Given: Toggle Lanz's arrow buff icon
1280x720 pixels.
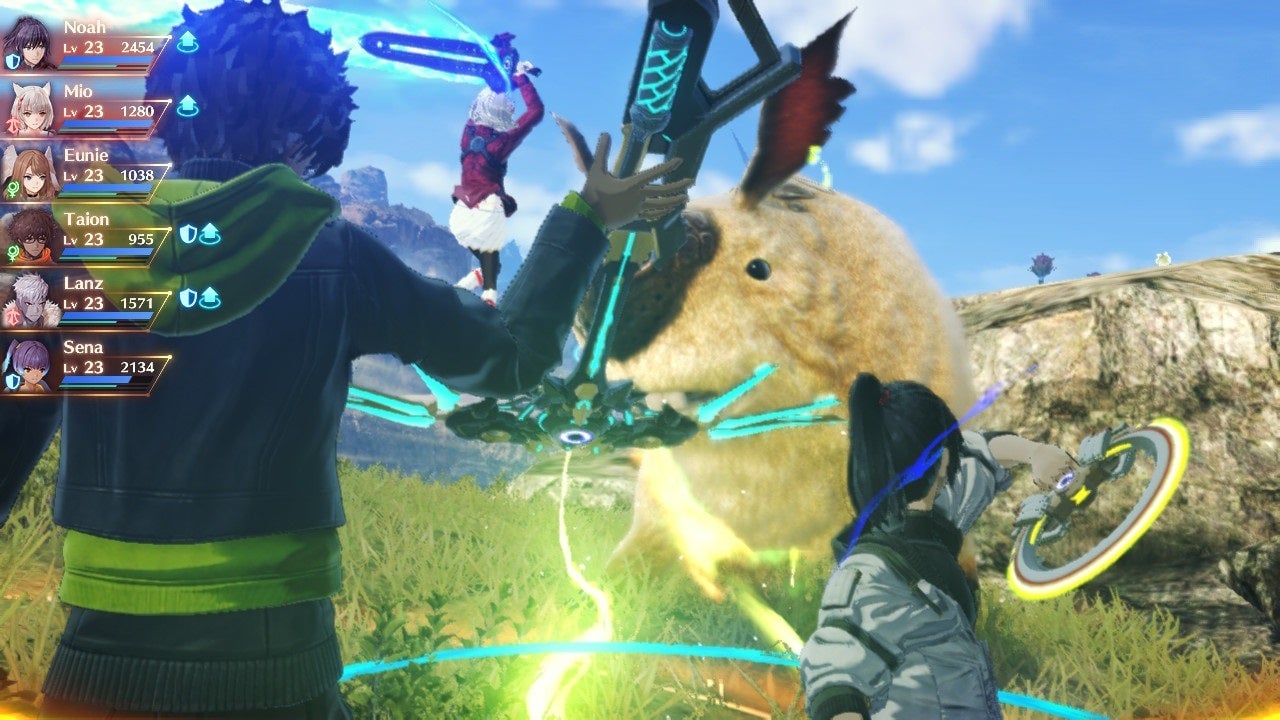Looking at the screenshot, I should (x=208, y=296).
